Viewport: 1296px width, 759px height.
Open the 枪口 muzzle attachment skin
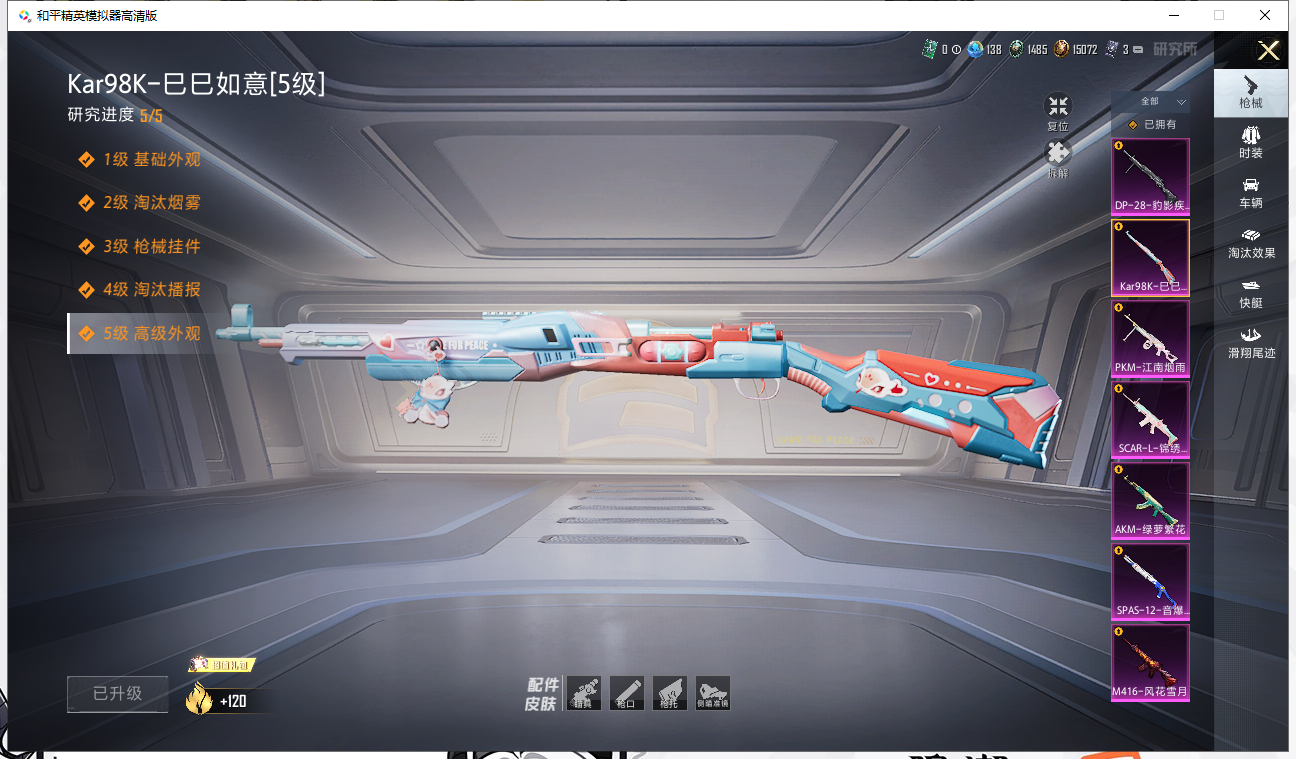tap(627, 693)
